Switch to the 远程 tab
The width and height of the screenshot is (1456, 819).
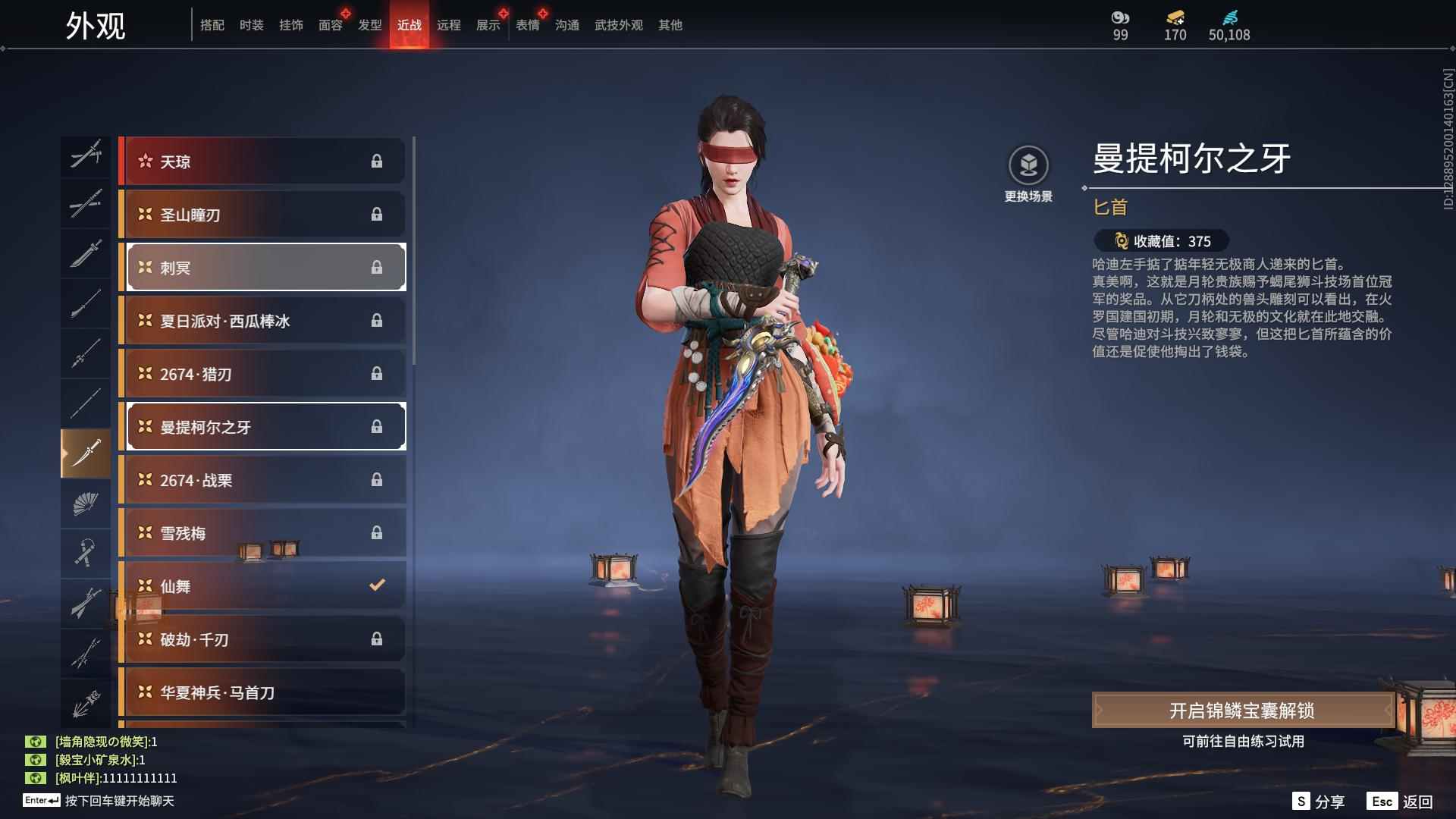point(450,25)
